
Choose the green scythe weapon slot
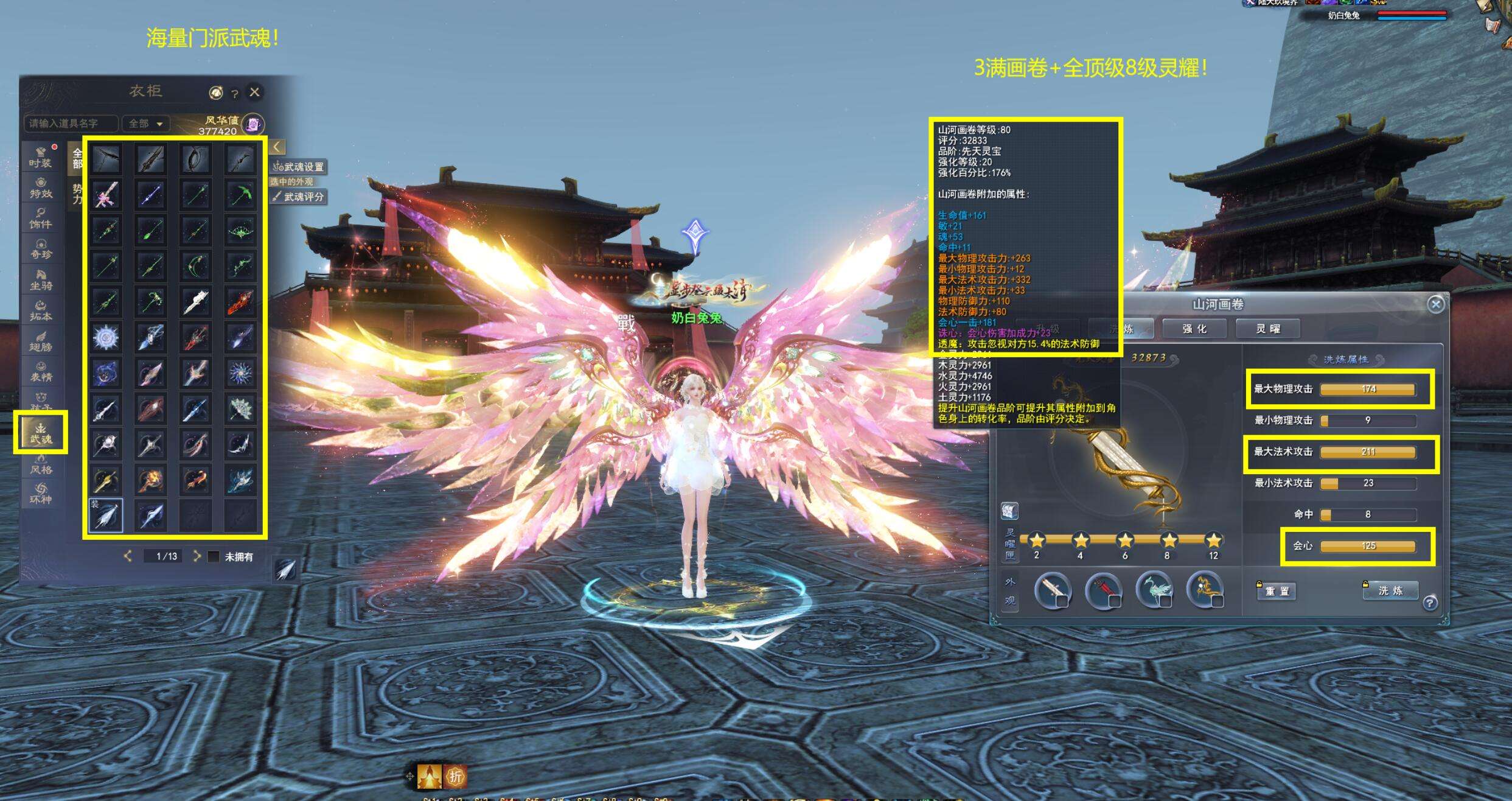pyautogui.click(x=240, y=195)
